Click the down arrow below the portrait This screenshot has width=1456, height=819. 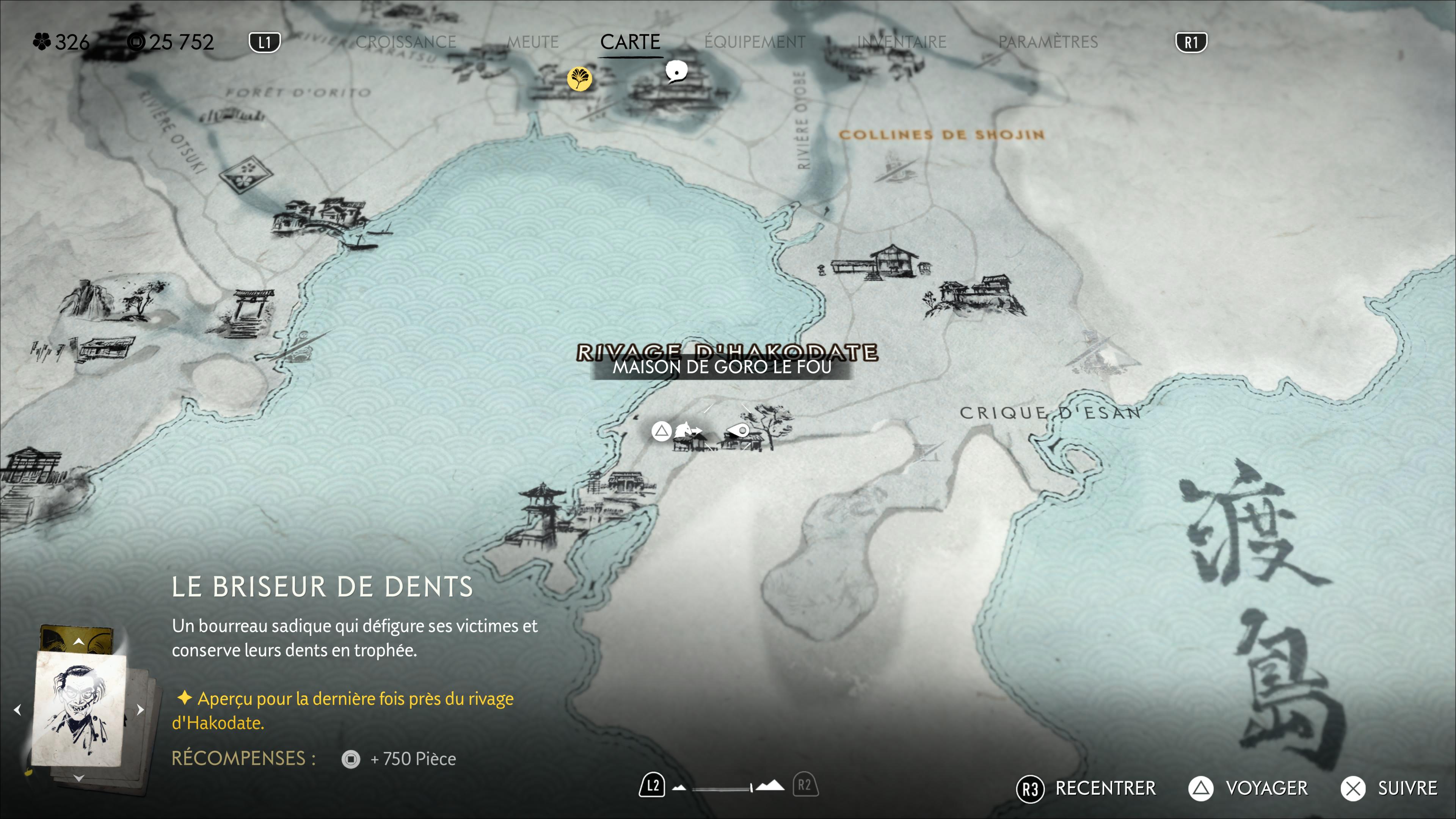(x=78, y=778)
